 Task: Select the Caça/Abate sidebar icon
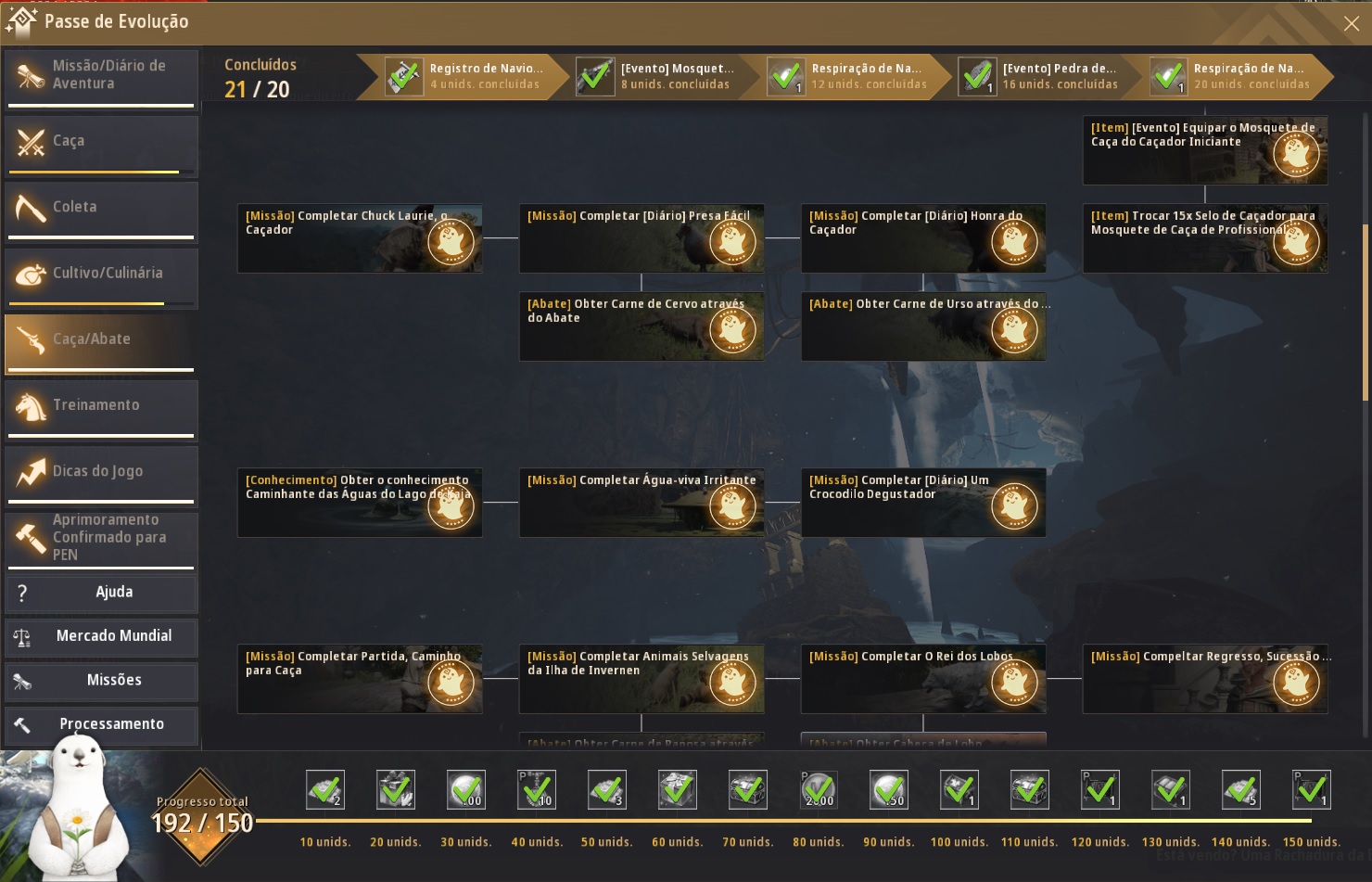pos(29,341)
